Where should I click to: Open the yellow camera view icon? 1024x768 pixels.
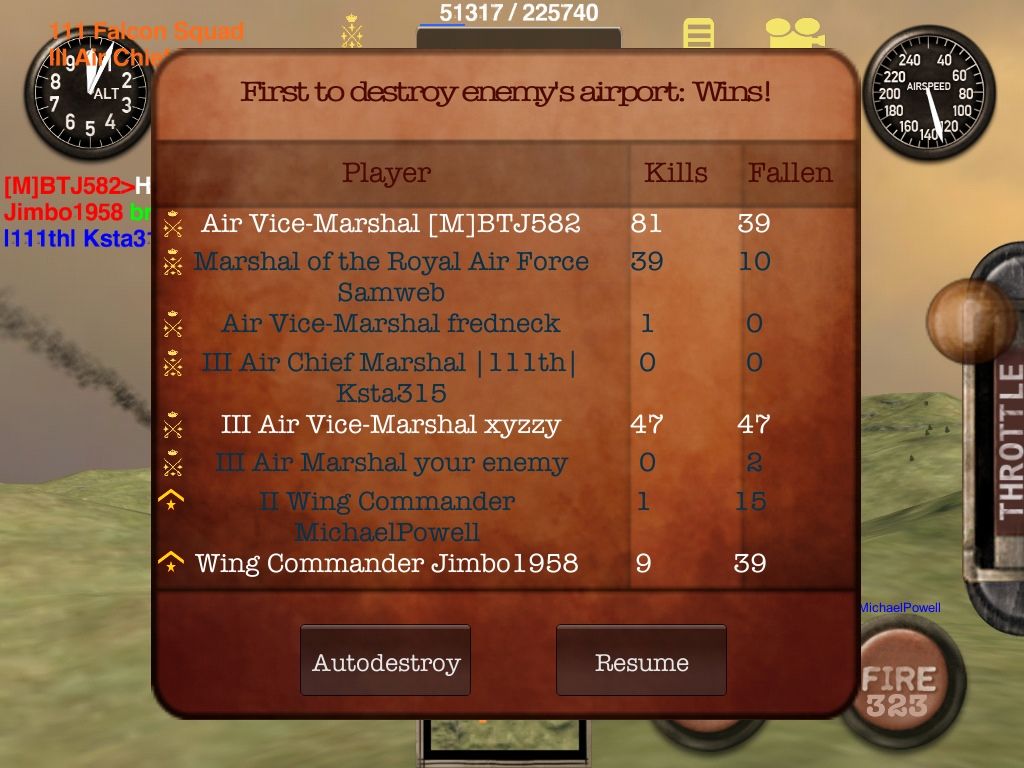pos(794,33)
